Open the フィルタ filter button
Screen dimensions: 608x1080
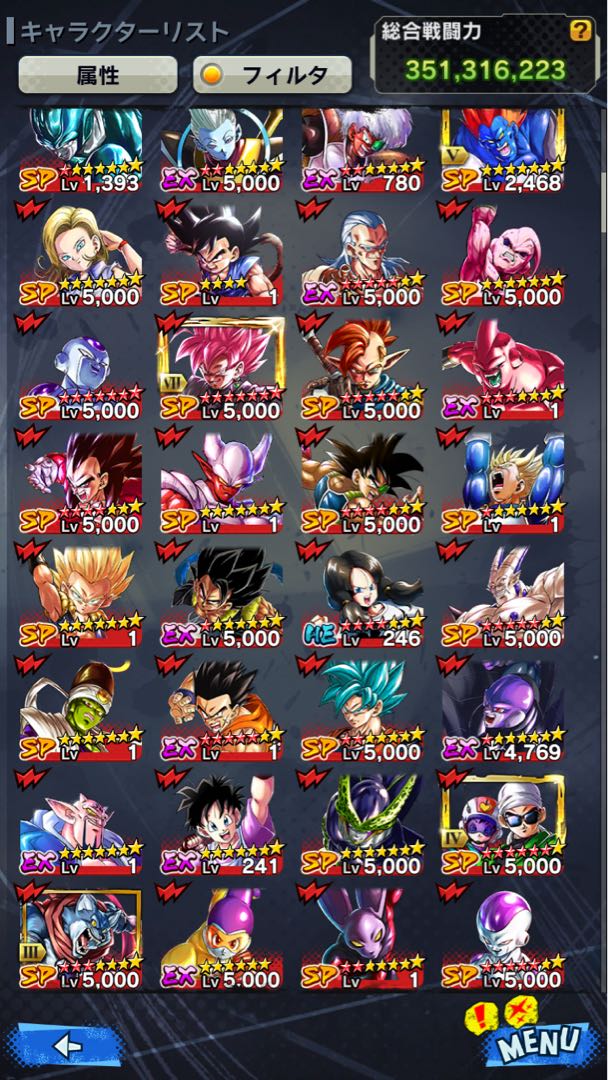[272, 74]
